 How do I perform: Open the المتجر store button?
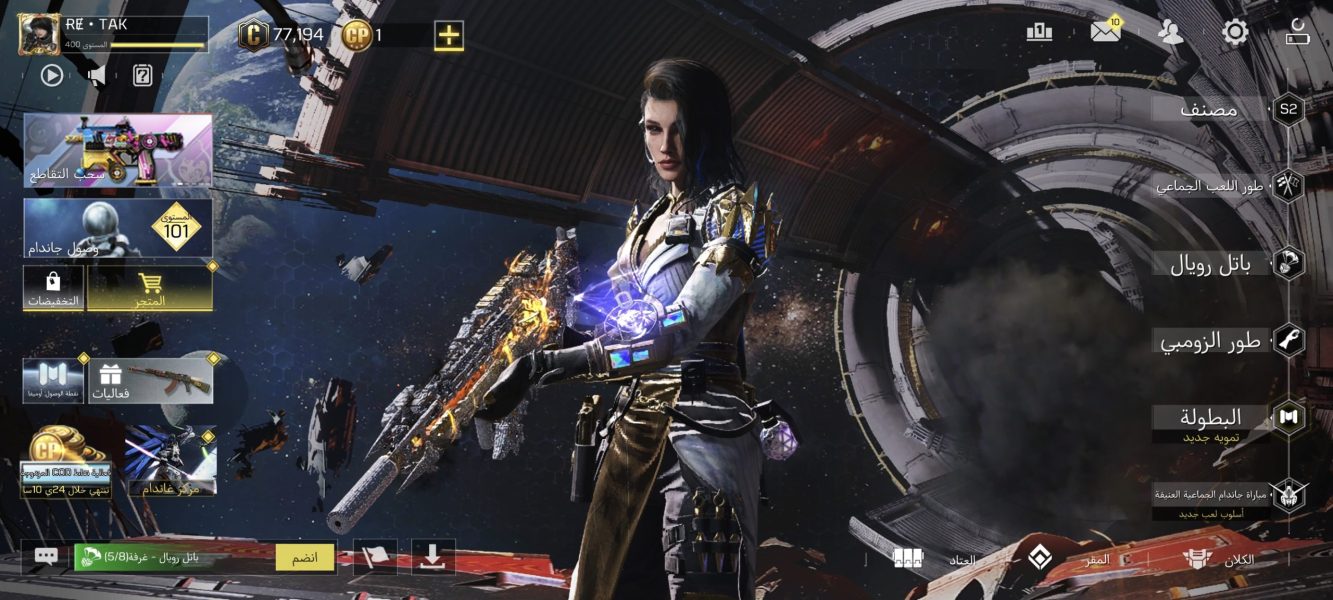pyautogui.click(x=149, y=288)
